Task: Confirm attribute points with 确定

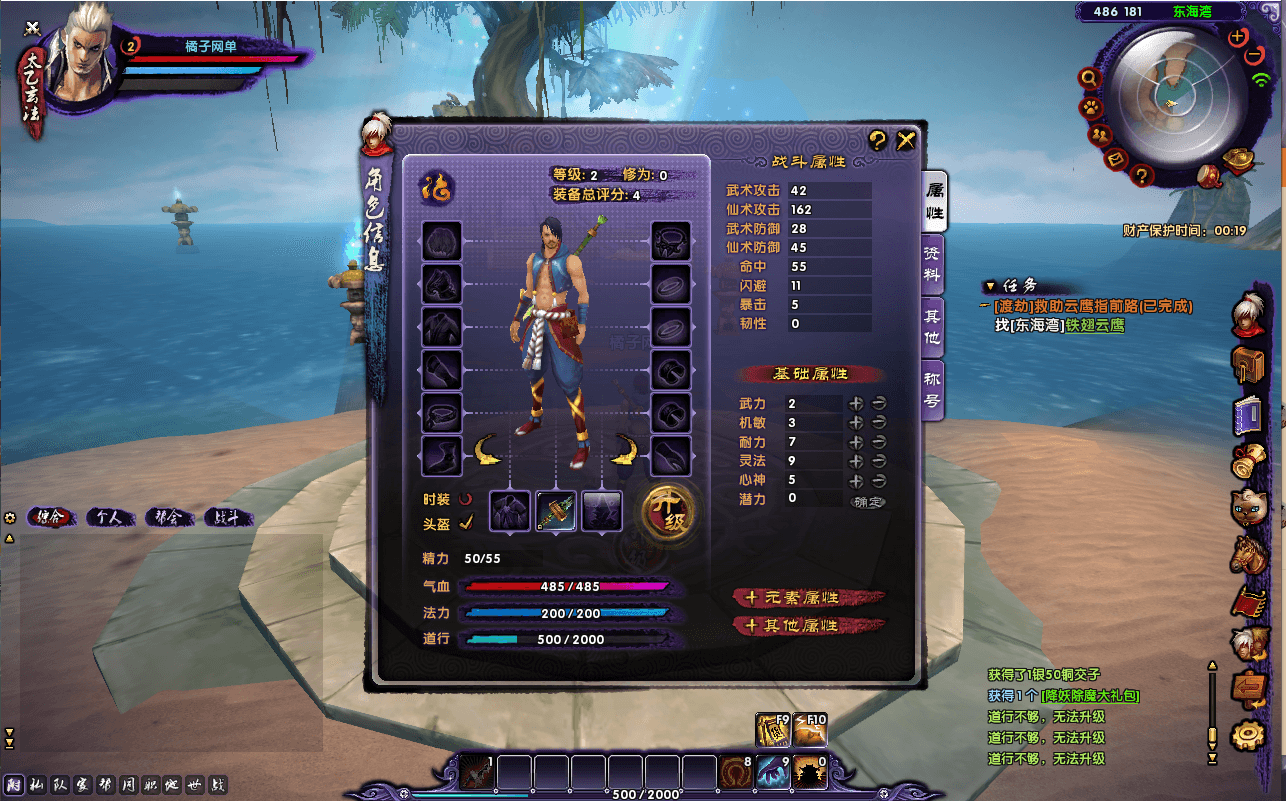Action: [x=867, y=500]
